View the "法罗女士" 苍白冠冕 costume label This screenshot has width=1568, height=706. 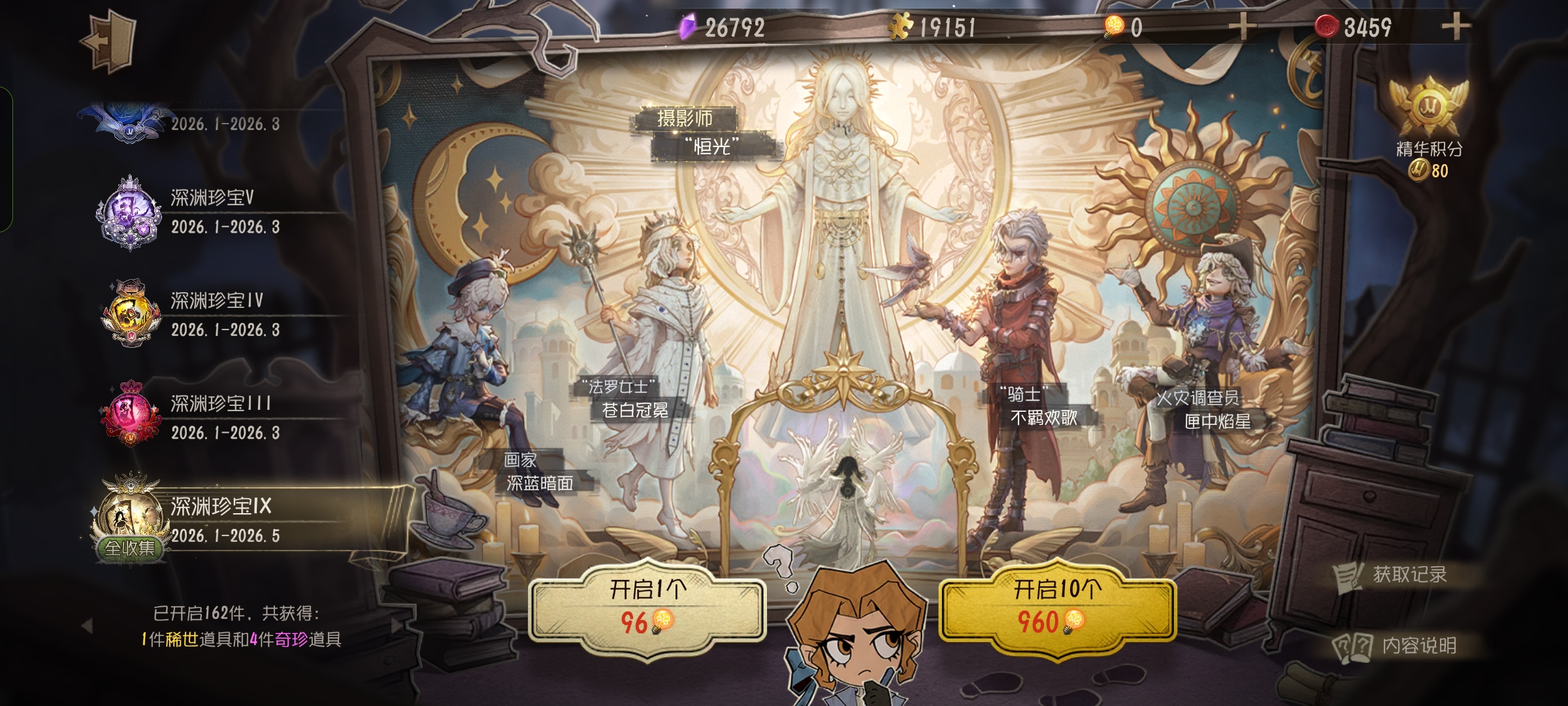pos(629,399)
